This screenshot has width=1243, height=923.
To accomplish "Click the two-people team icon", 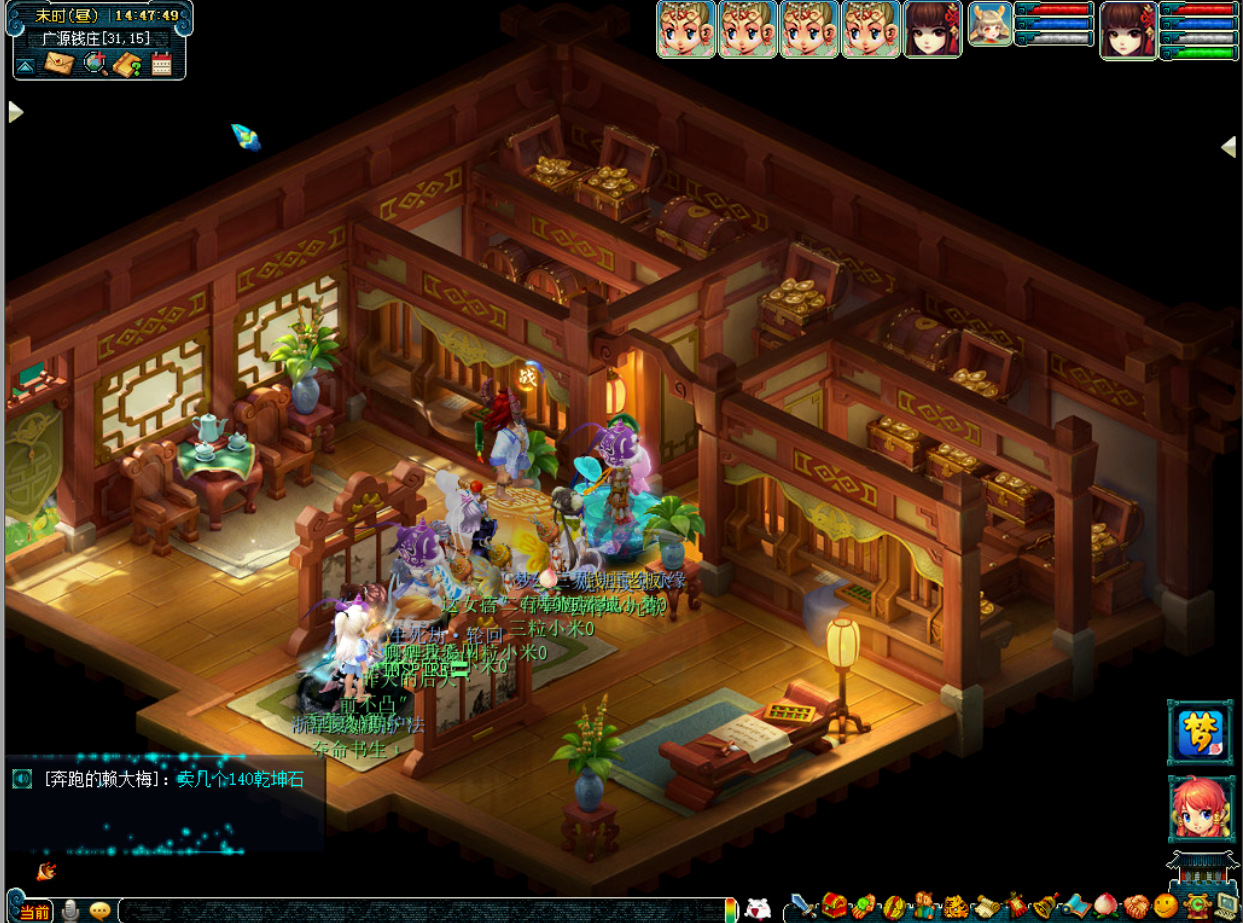I will [x=926, y=906].
